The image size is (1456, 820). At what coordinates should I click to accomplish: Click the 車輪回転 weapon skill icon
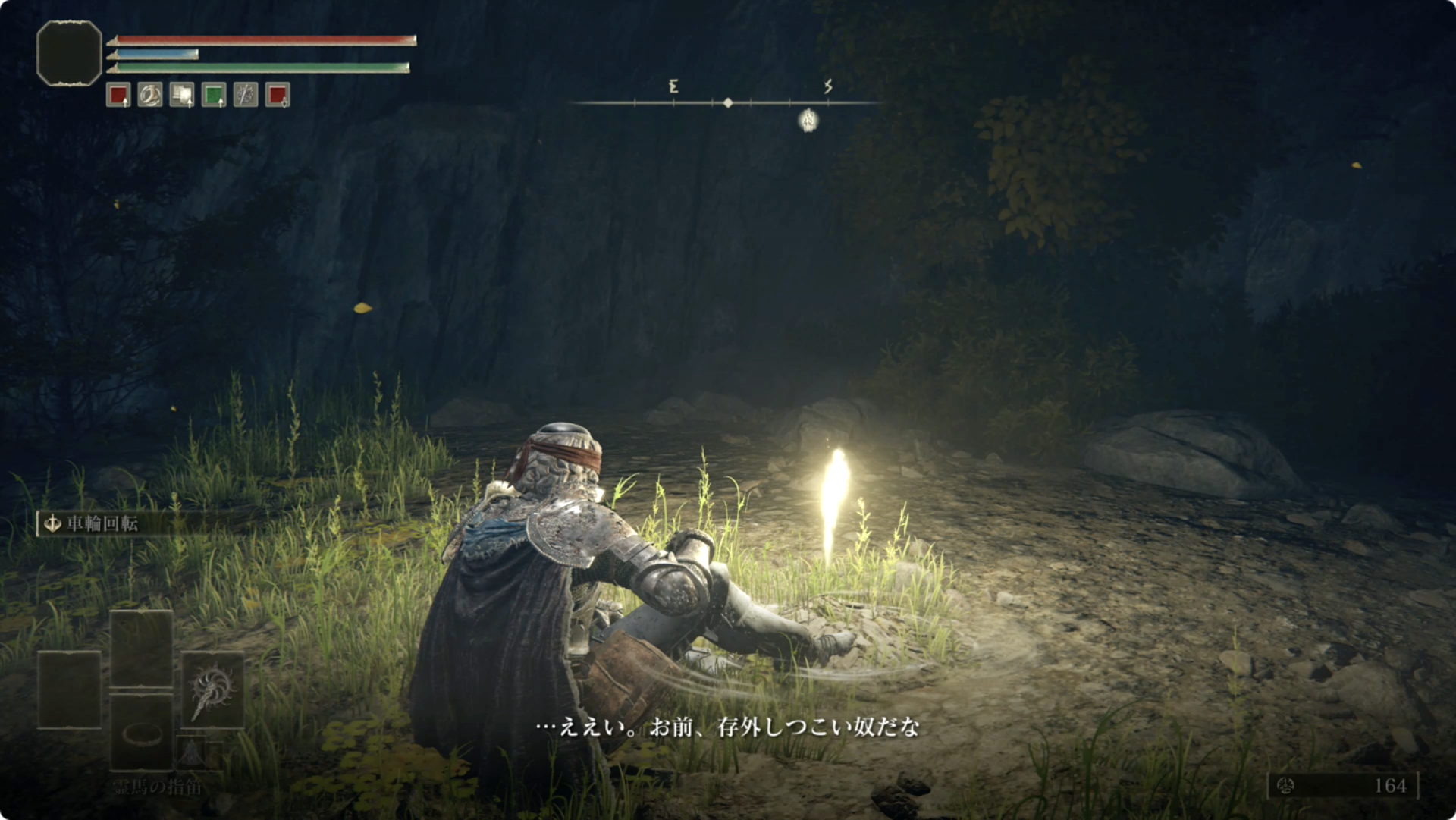click(52, 522)
